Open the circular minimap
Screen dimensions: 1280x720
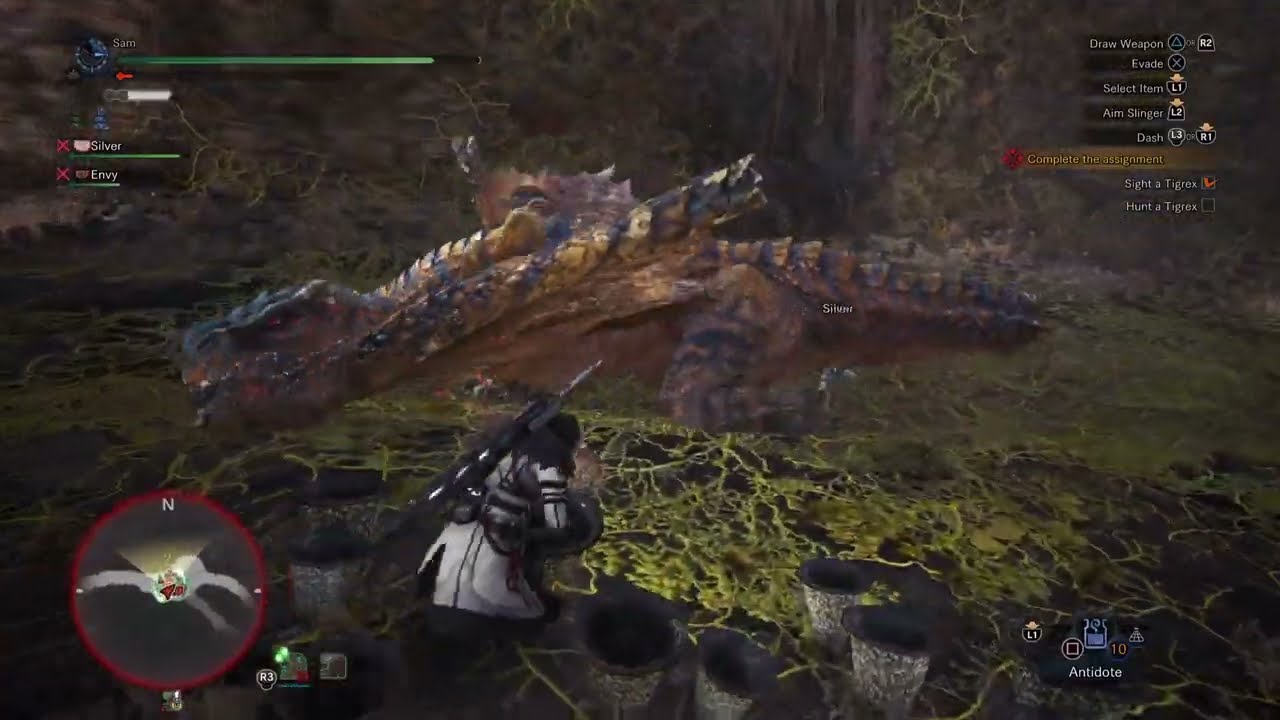(x=168, y=590)
